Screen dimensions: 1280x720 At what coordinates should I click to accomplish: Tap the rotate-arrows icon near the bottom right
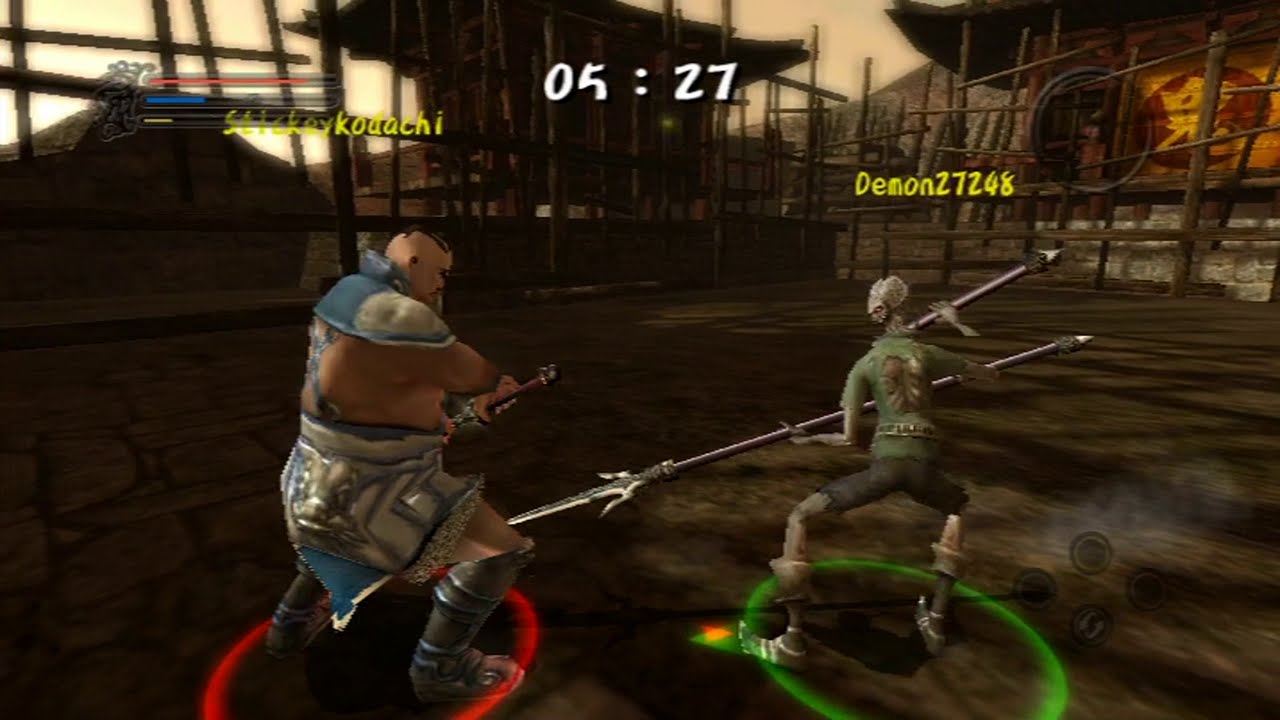point(1092,623)
